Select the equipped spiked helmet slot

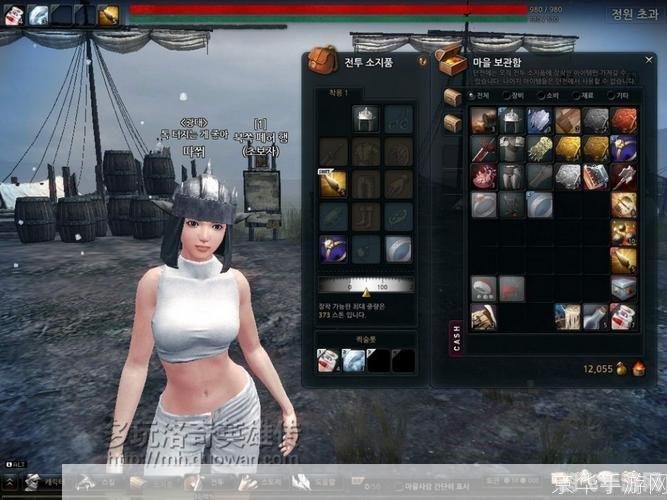click(x=366, y=119)
